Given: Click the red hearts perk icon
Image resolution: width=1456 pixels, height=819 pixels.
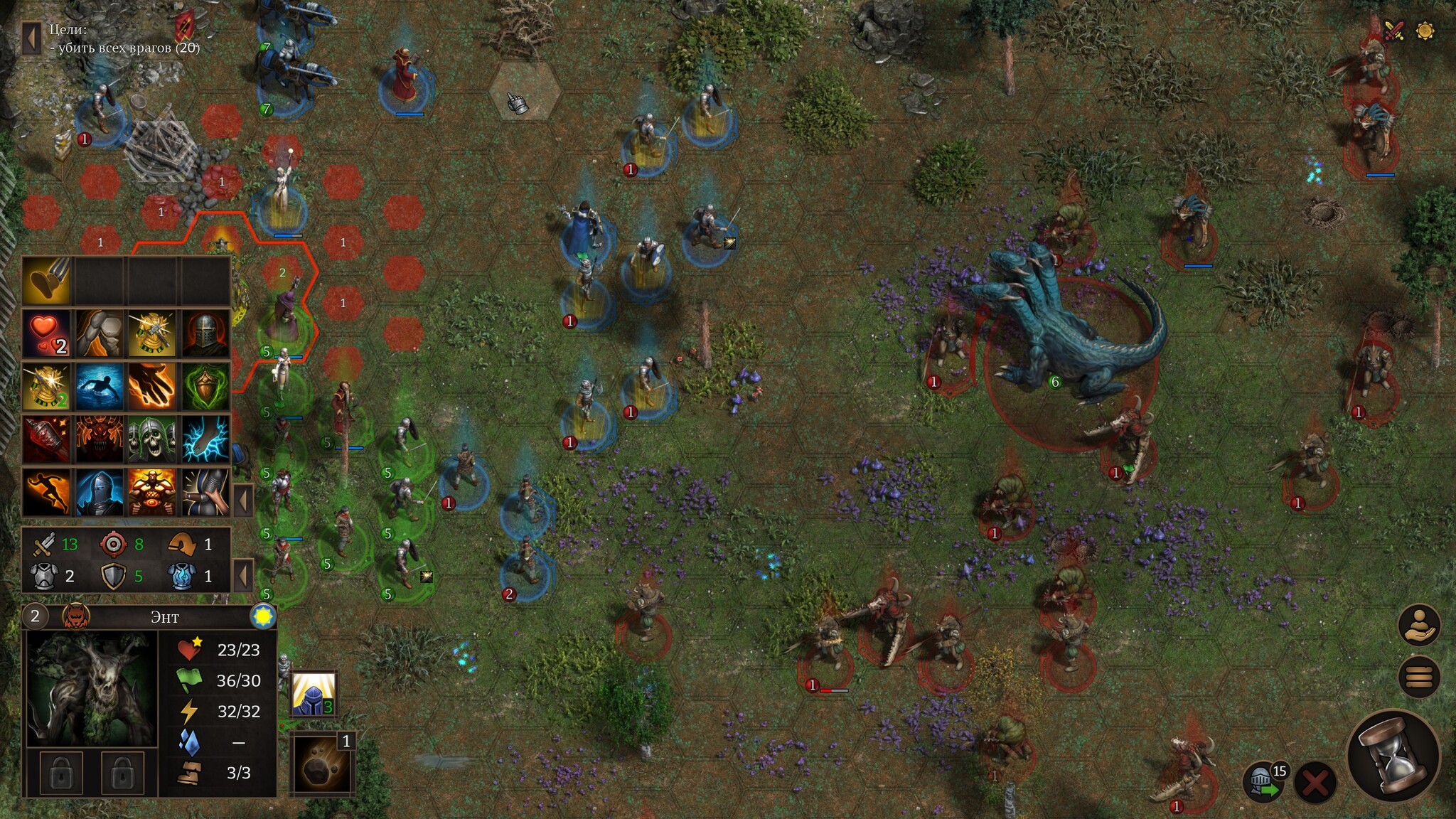Looking at the screenshot, I should [46, 333].
